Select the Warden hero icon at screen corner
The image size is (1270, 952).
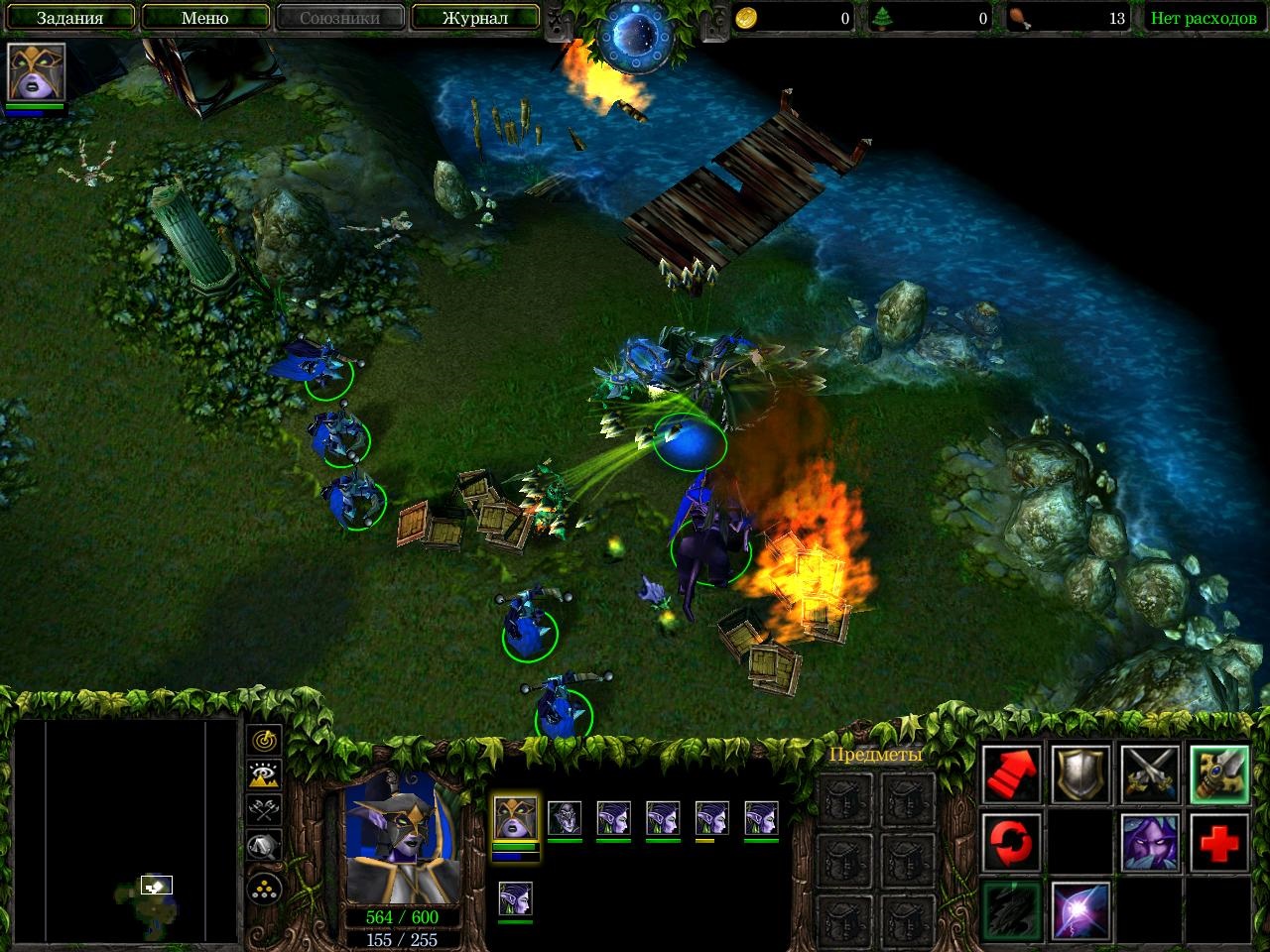click(x=37, y=72)
